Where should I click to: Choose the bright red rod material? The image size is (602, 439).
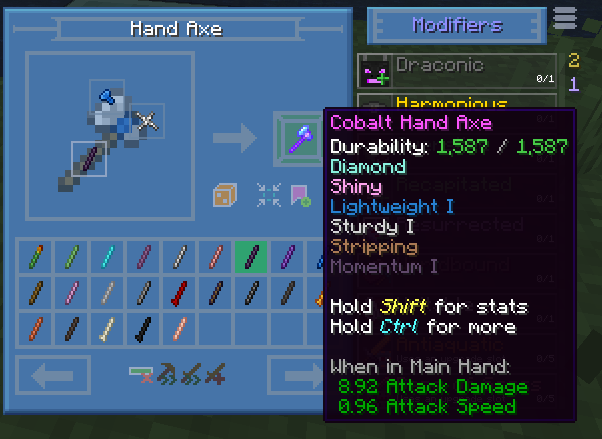point(180,292)
